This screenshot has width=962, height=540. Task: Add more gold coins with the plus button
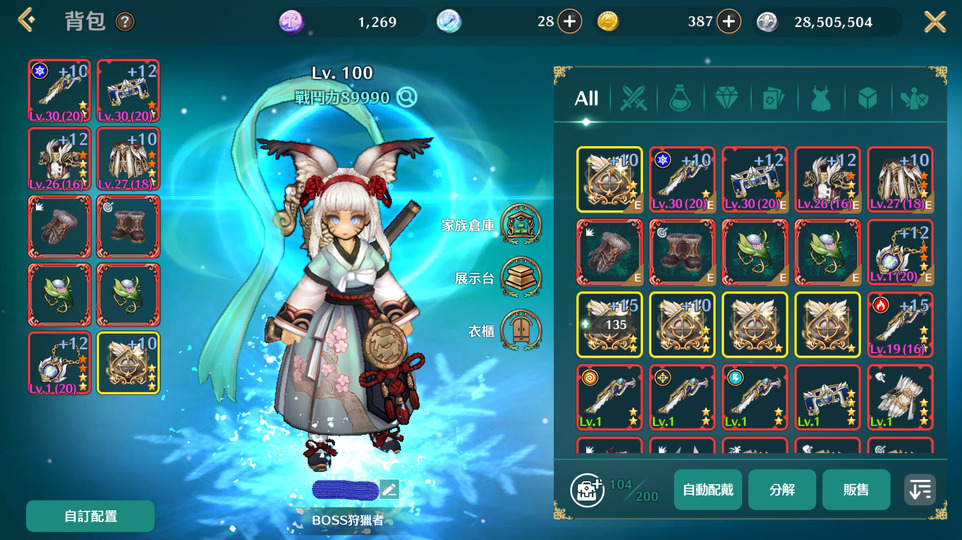[x=729, y=21]
